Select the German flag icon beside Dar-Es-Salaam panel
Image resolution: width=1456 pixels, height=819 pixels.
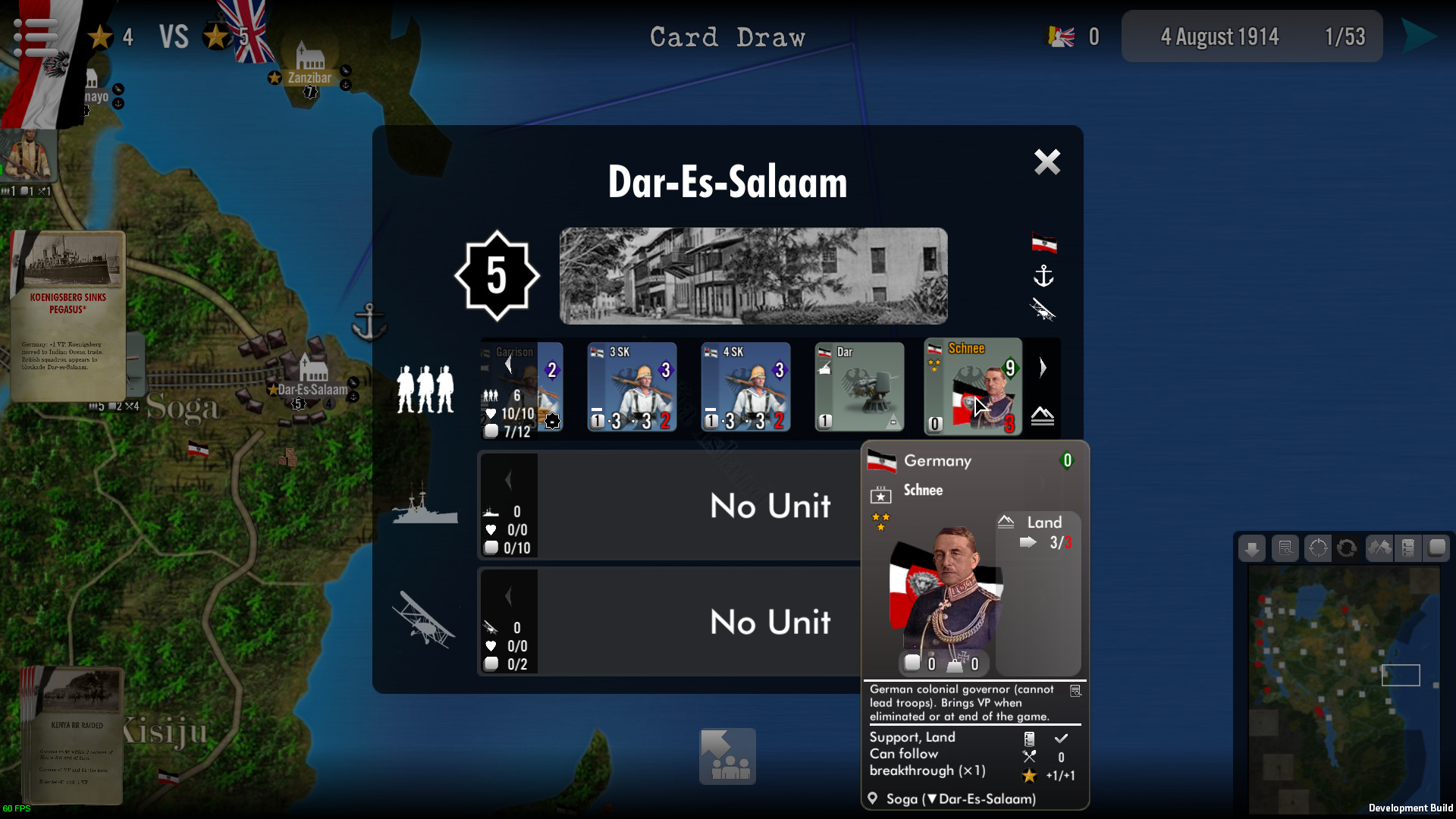(1045, 243)
